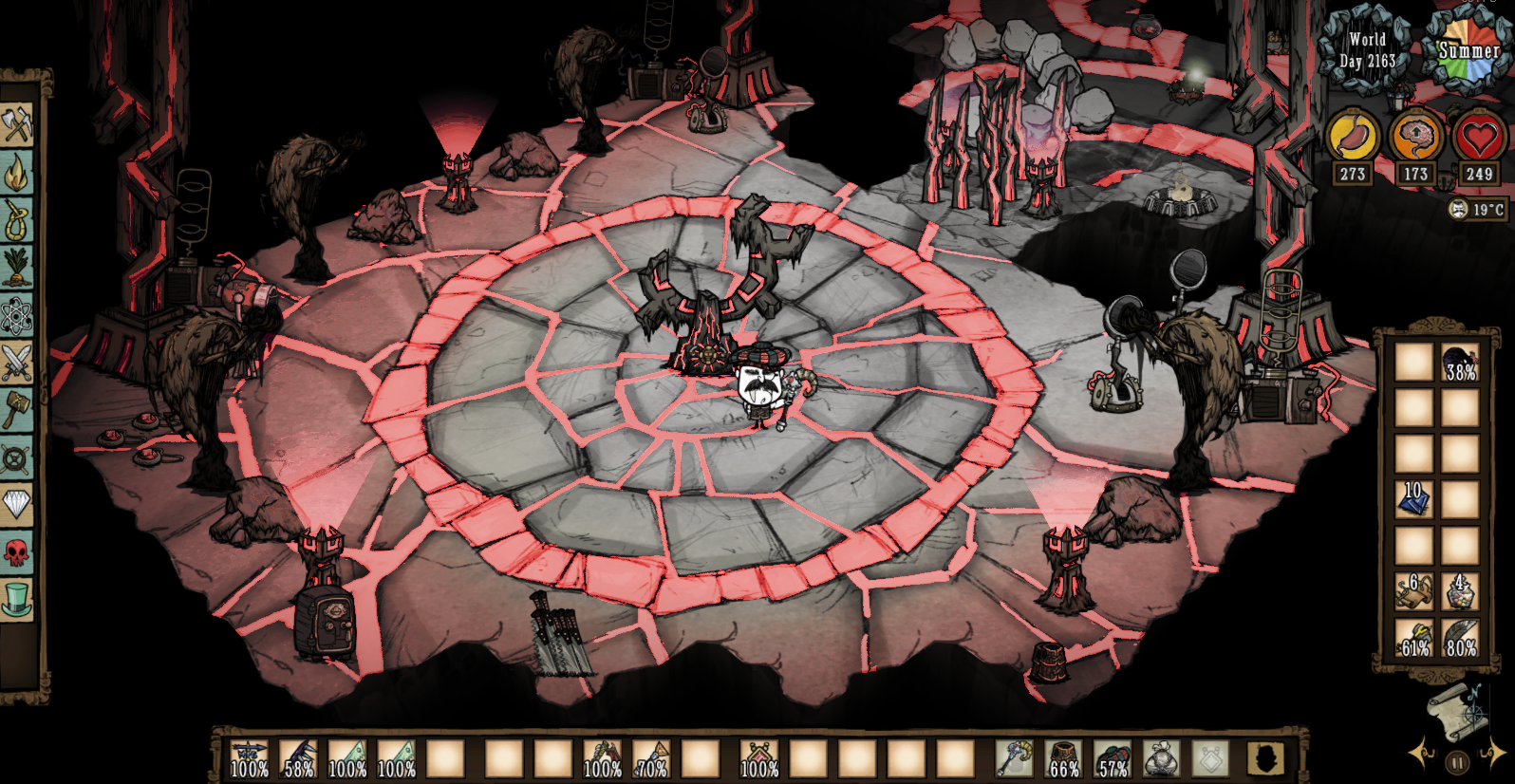The height and width of the screenshot is (784, 1515).
Task: Select the rope Survival crafting tab
Action: tap(17, 220)
